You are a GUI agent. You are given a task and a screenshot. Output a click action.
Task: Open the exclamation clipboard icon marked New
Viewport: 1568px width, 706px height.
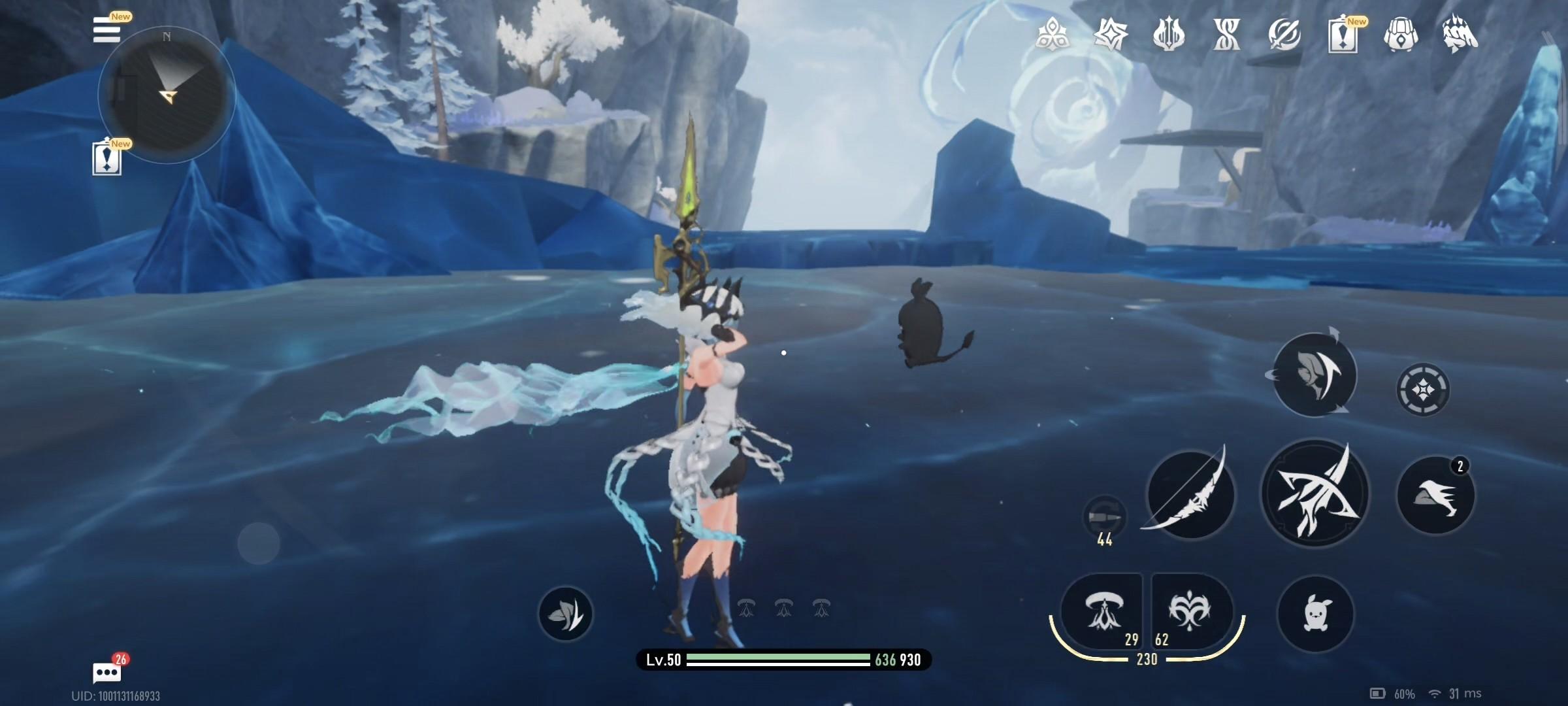(x=1342, y=34)
